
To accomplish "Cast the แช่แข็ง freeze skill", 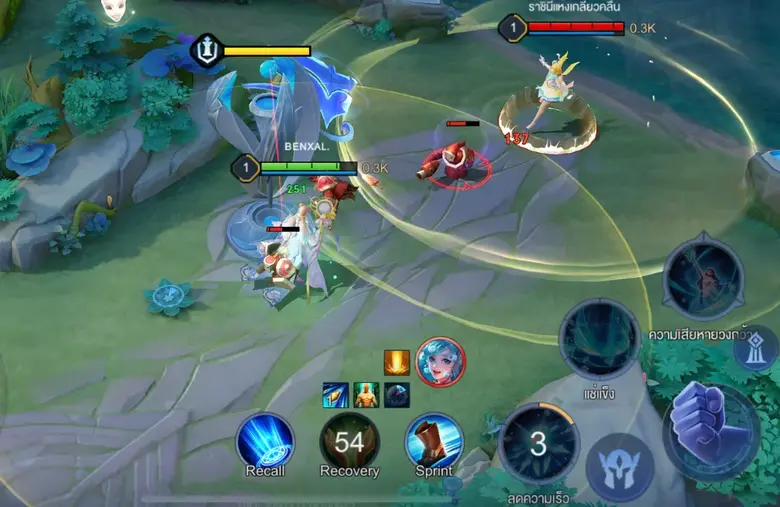I will click(599, 340).
